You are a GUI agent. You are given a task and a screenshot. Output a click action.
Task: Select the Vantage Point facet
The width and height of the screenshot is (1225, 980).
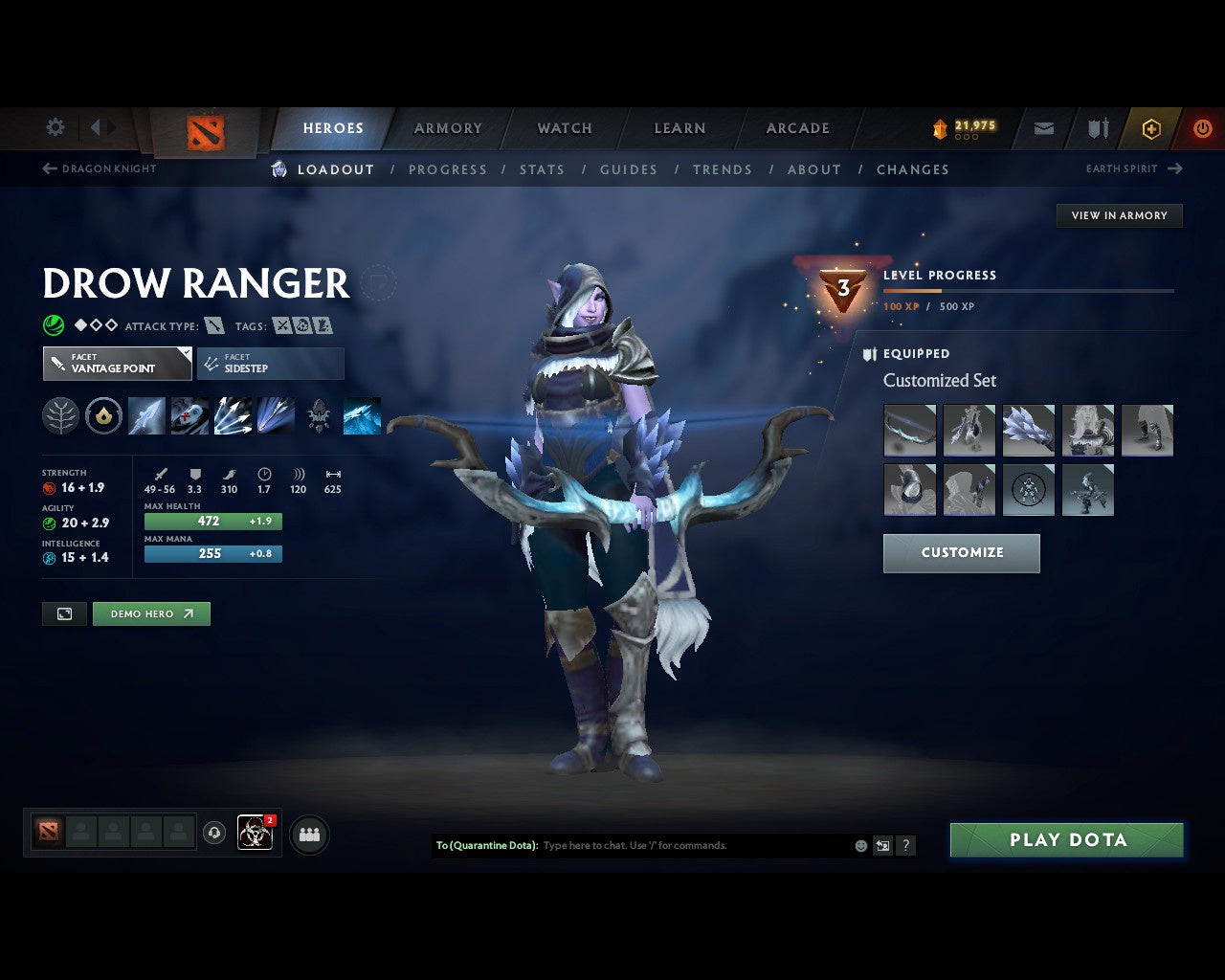(116, 364)
